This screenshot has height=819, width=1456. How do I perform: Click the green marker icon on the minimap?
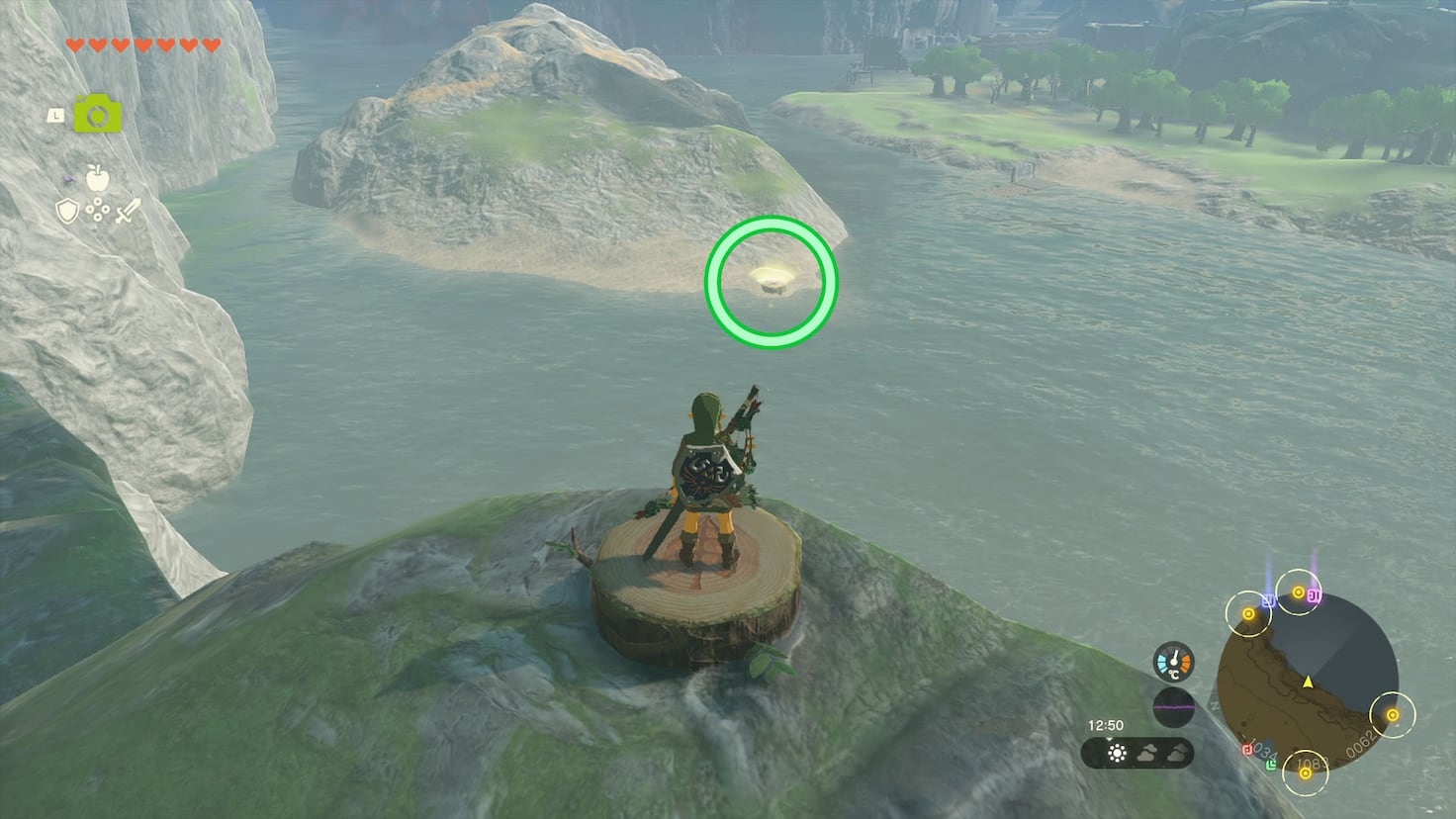point(1271,765)
